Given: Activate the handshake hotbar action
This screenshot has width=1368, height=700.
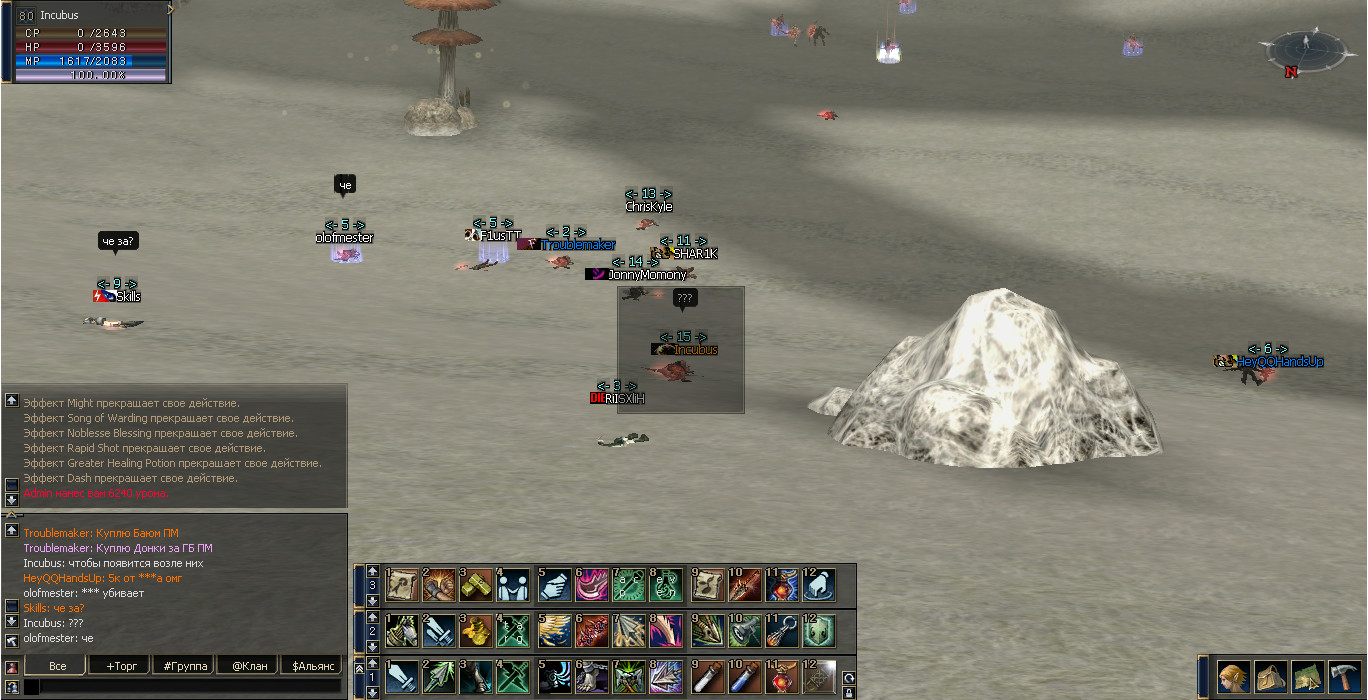Looking at the screenshot, I should point(553,585).
